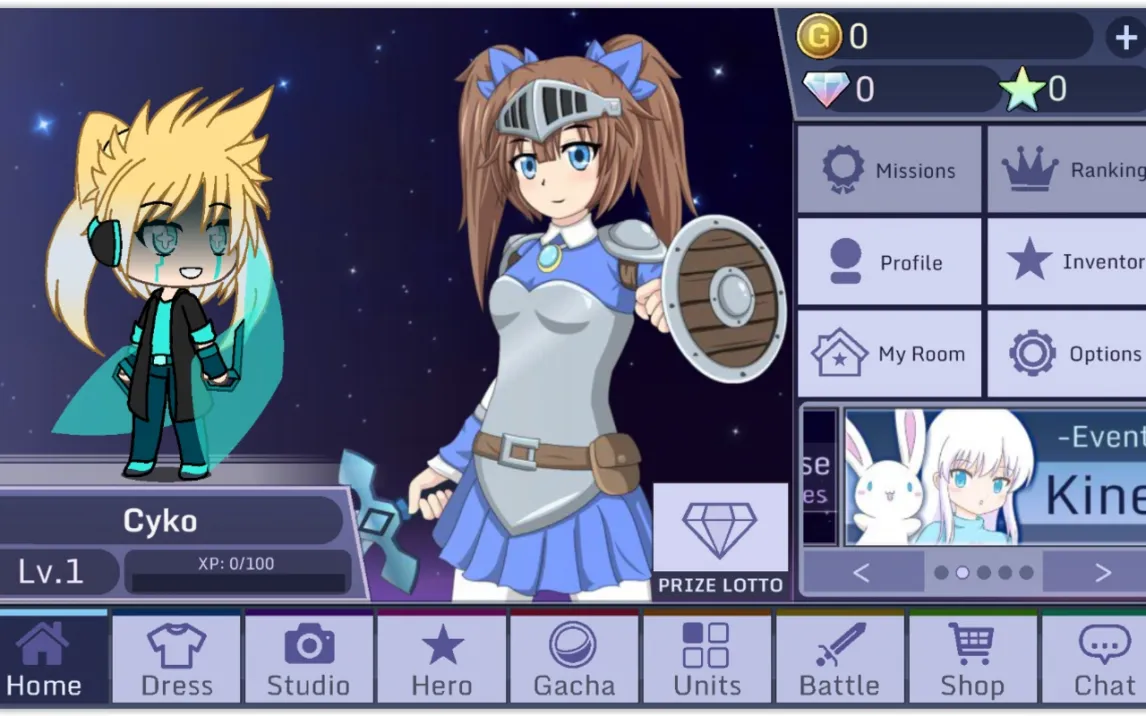This screenshot has height=716, width=1146.
Task: Switch to the Dress tab
Action: [177, 660]
